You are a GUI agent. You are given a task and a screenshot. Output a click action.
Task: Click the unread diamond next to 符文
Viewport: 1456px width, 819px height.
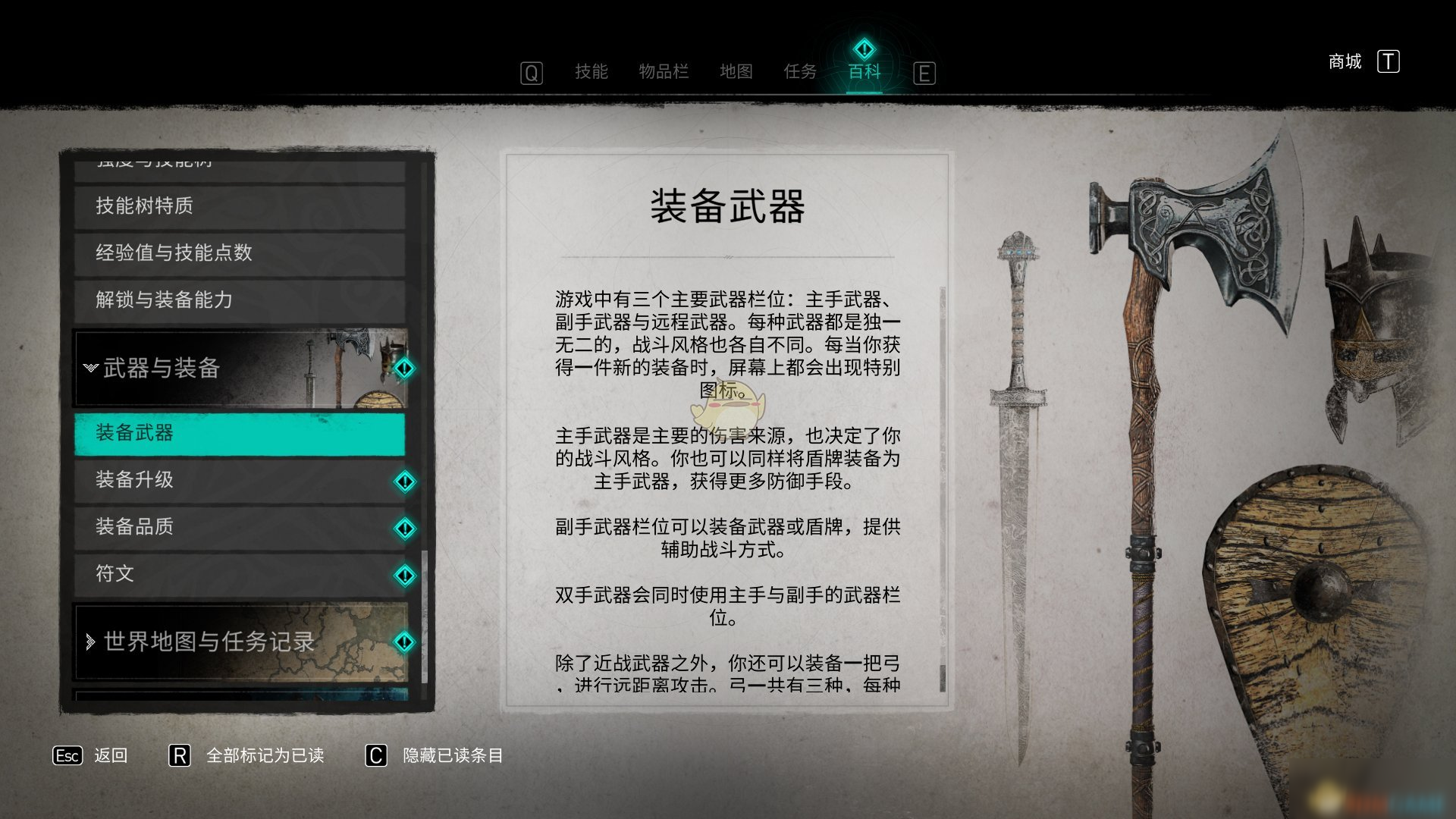(x=406, y=574)
